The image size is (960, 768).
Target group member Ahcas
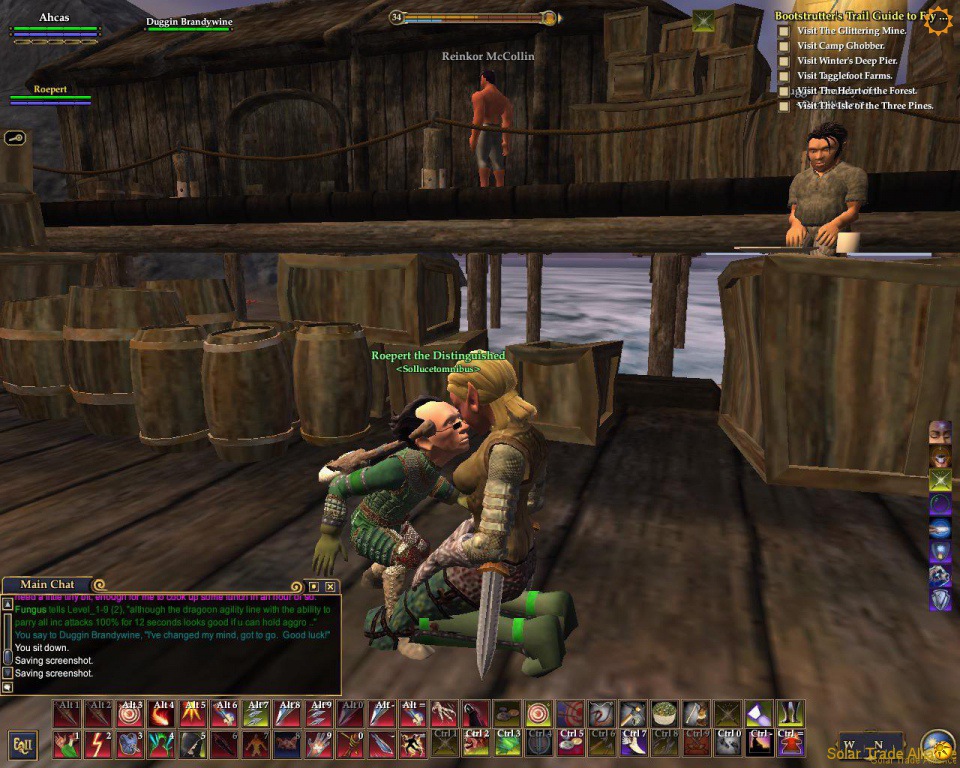click(x=54, y=18)
